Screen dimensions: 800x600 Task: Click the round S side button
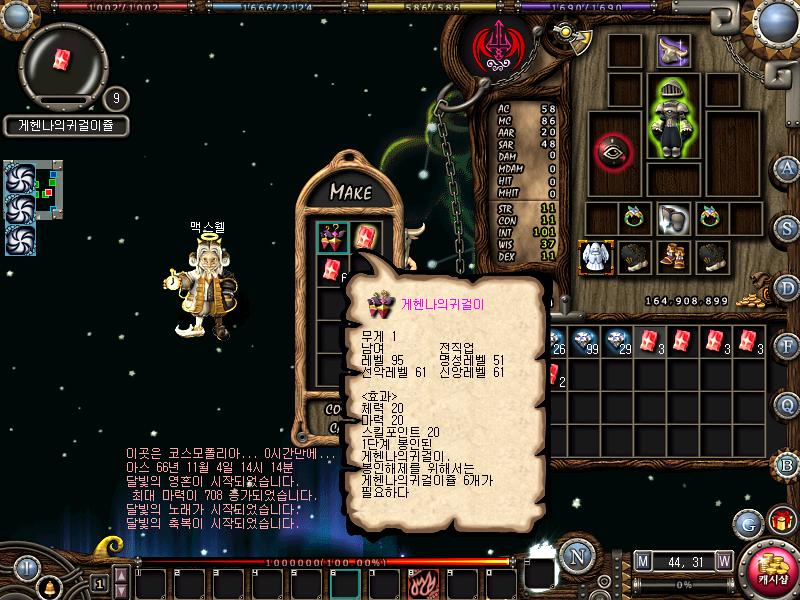click(788, 227)
